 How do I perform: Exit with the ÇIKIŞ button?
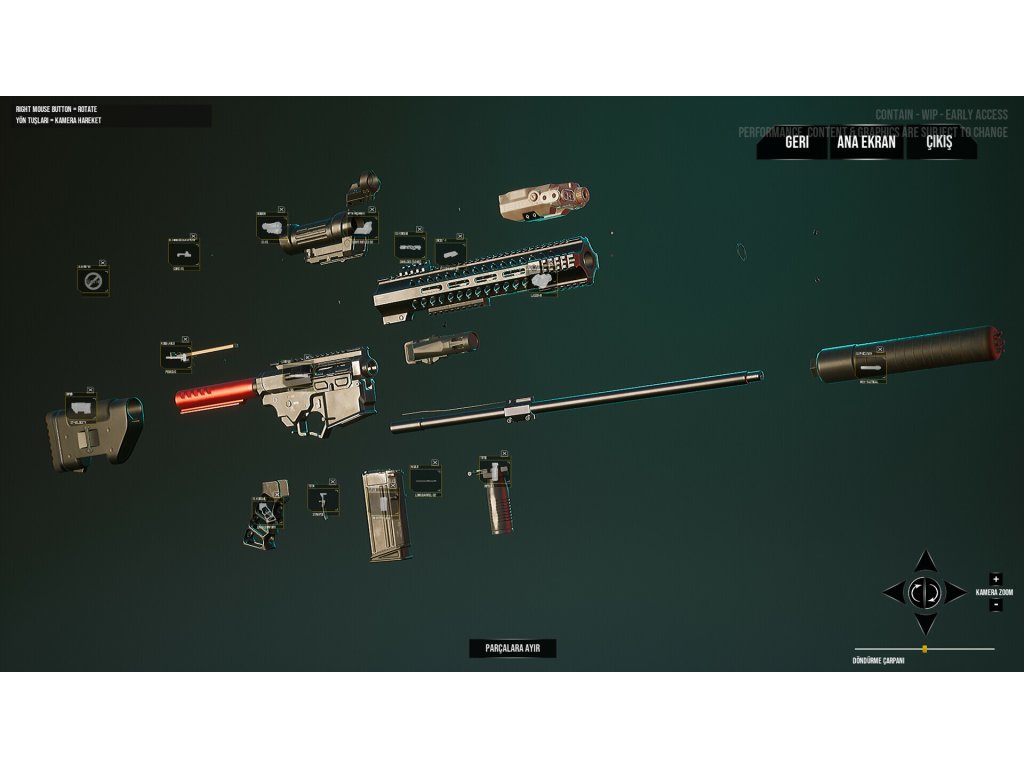[939, 142]
